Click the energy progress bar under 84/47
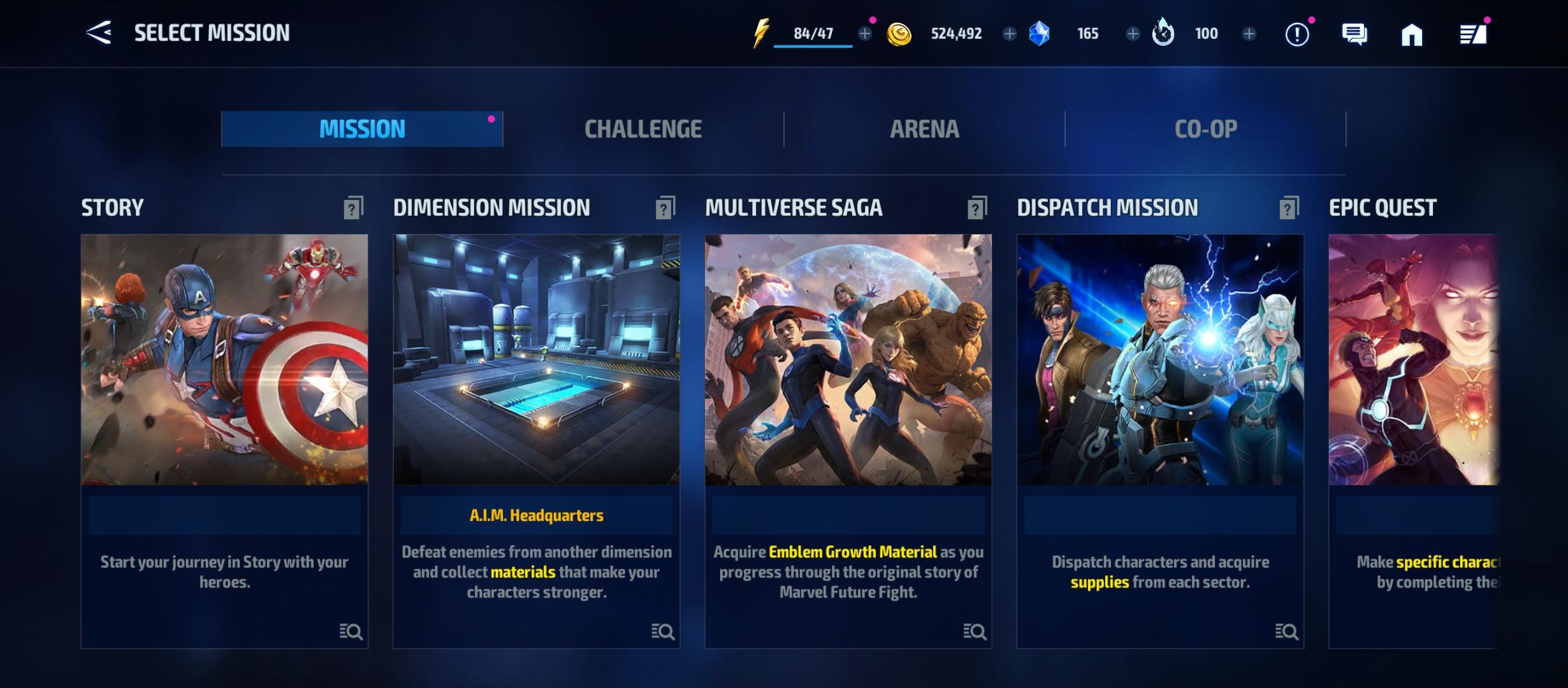Viewport: 1568px width, 688px height. click(811, 47)
